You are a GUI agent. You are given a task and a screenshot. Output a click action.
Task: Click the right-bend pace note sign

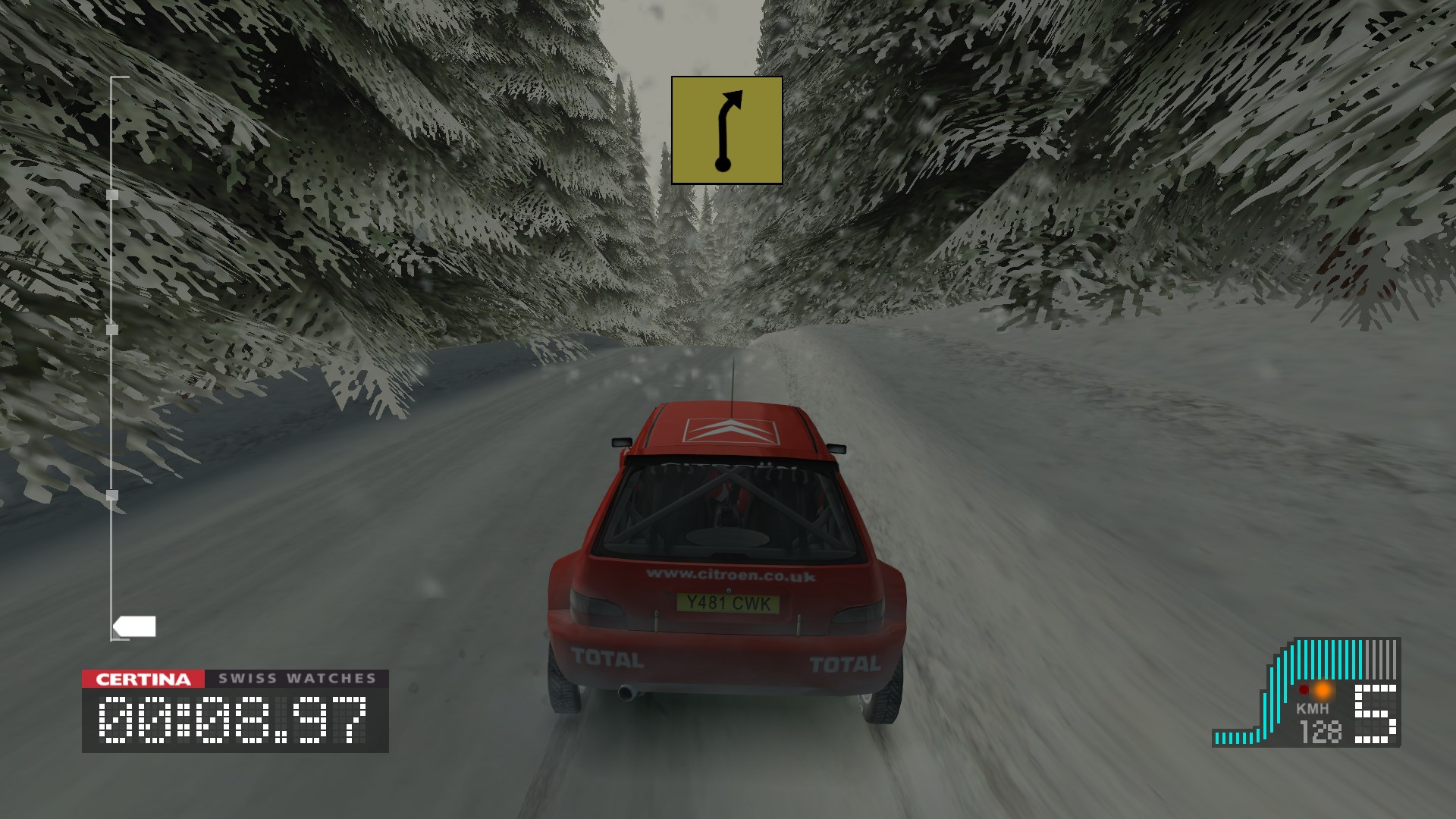(x=726, y=130)
